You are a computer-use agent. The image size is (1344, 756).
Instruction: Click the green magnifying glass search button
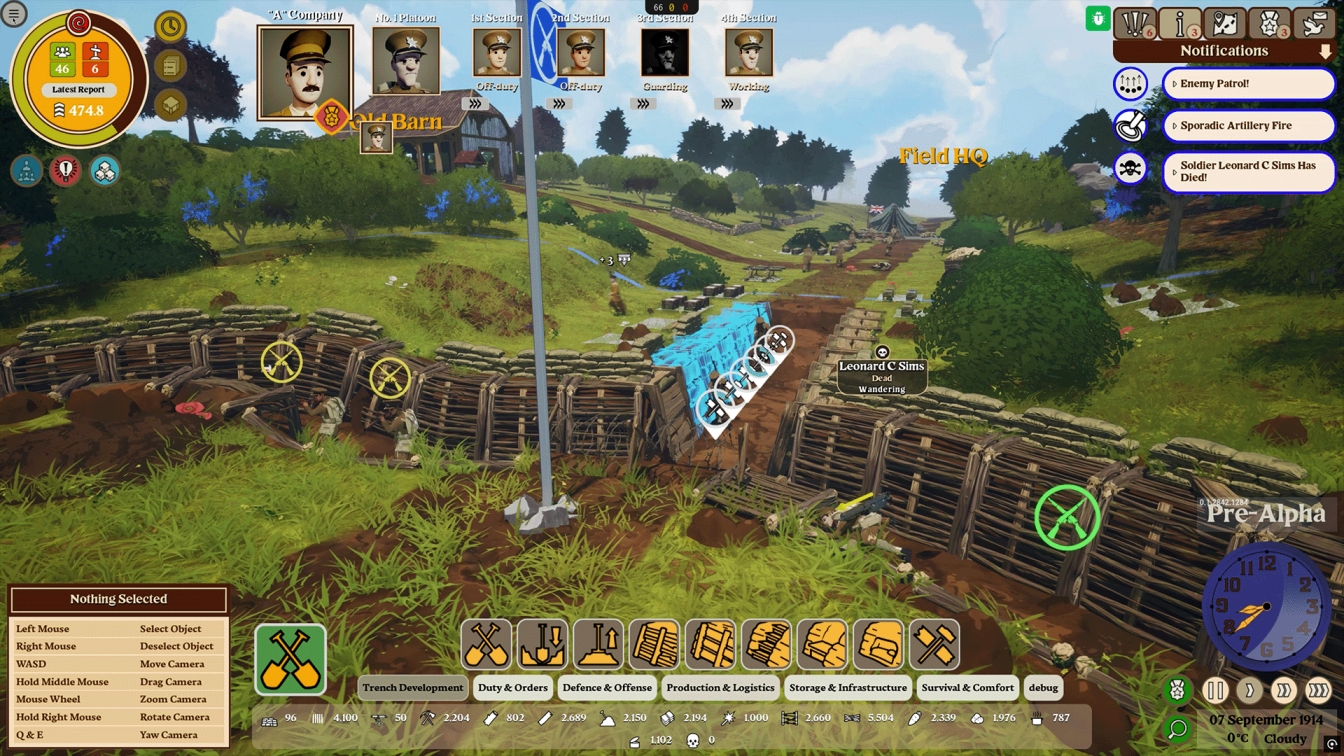coord(1177,729)
